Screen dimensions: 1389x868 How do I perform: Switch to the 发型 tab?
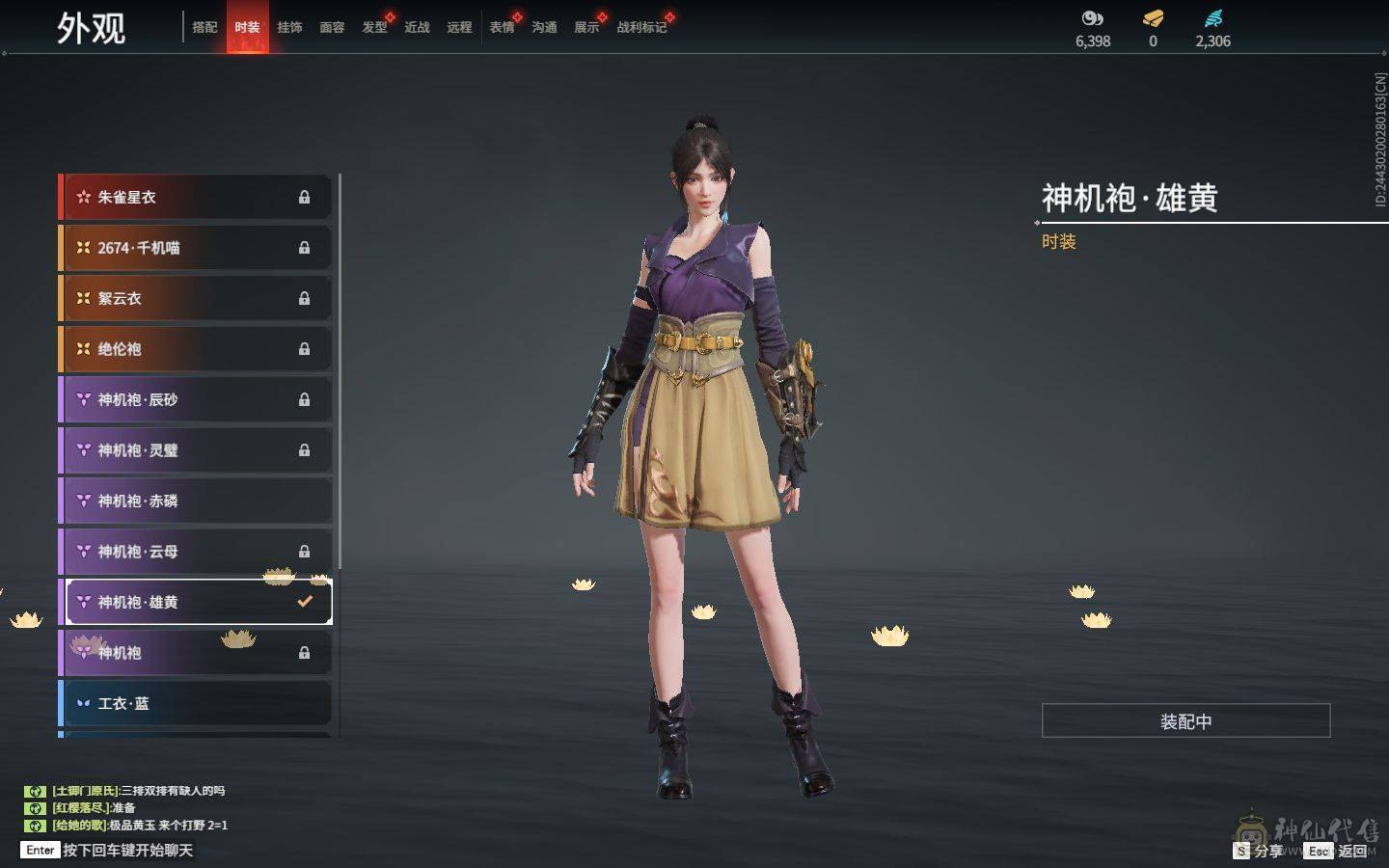(x=374, y=28)
